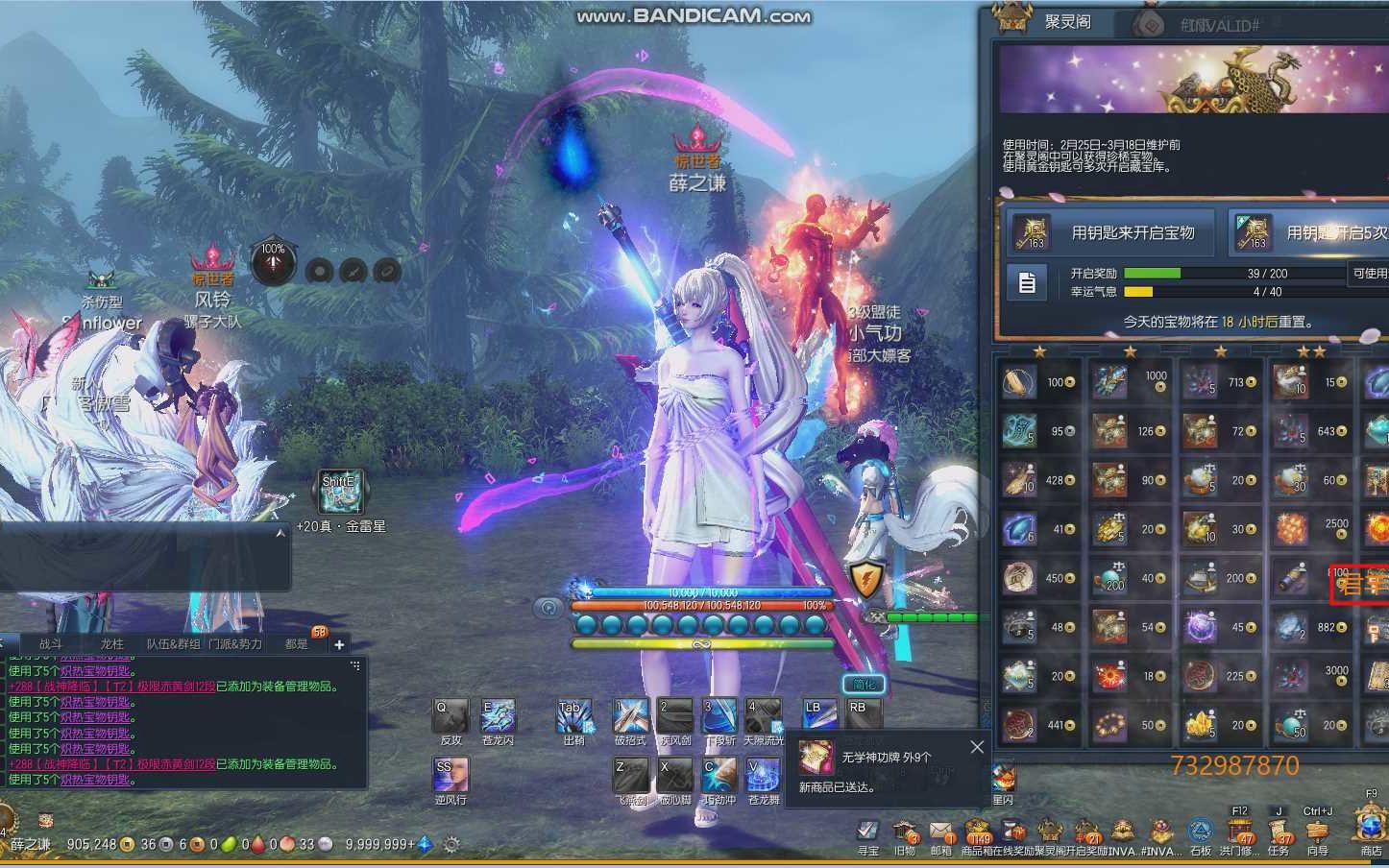Cast the 苍龙舞 skill
The height and width of the screenshot is (868, 1389).
click(x=764, y=776)
